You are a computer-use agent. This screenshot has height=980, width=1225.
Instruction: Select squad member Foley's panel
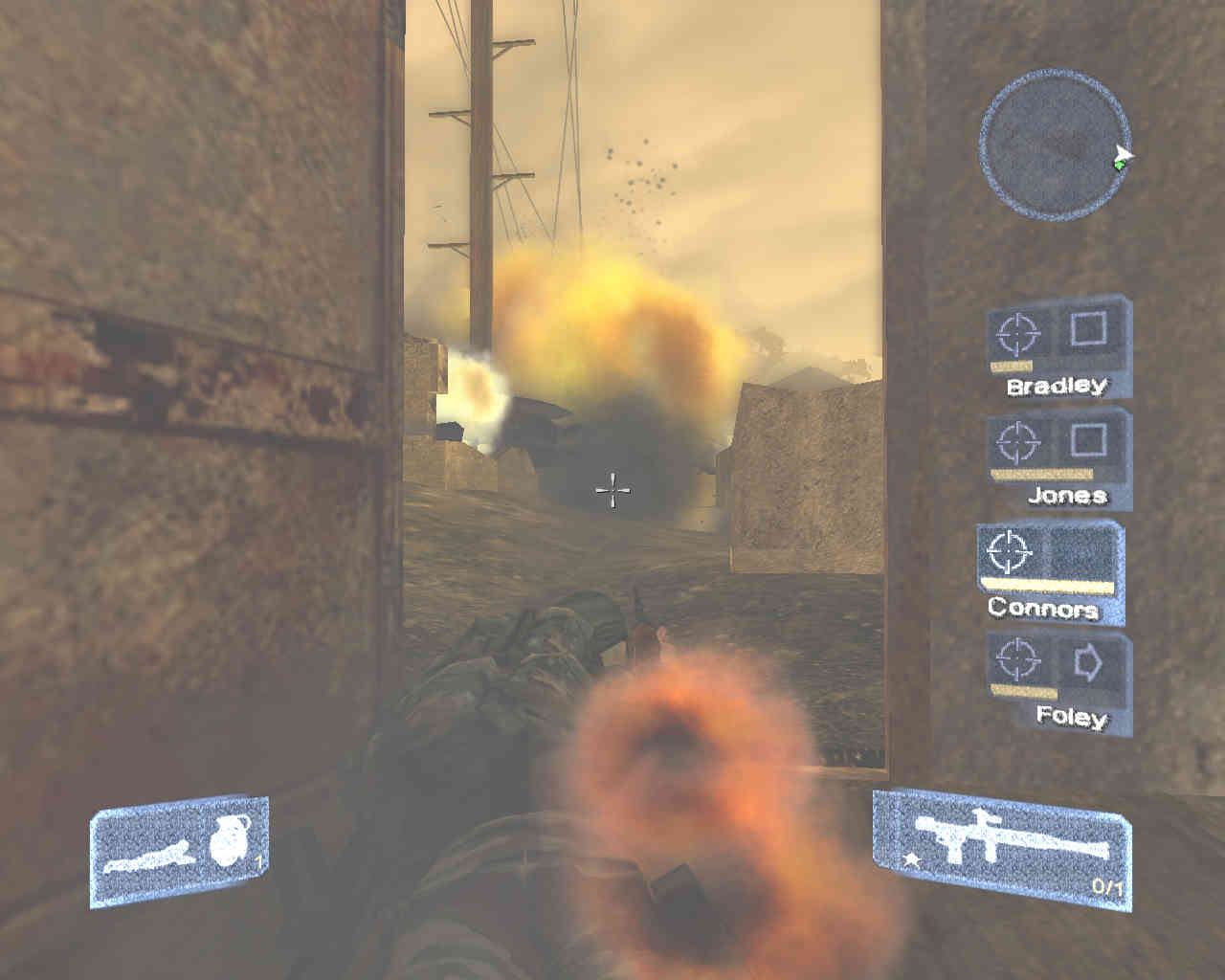(1059, 681)
